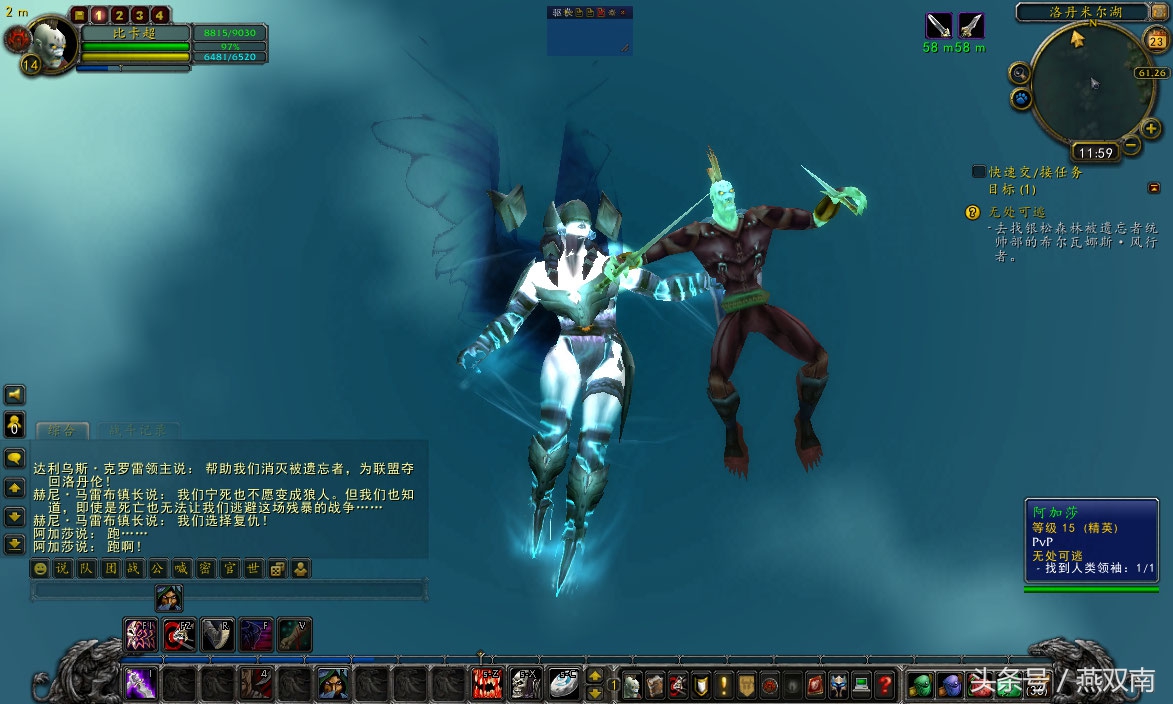The height and width of the screenshot is (704, 1173).
Task: Switch to the 综合 chat tab
Action: click(x=62, y=431)
